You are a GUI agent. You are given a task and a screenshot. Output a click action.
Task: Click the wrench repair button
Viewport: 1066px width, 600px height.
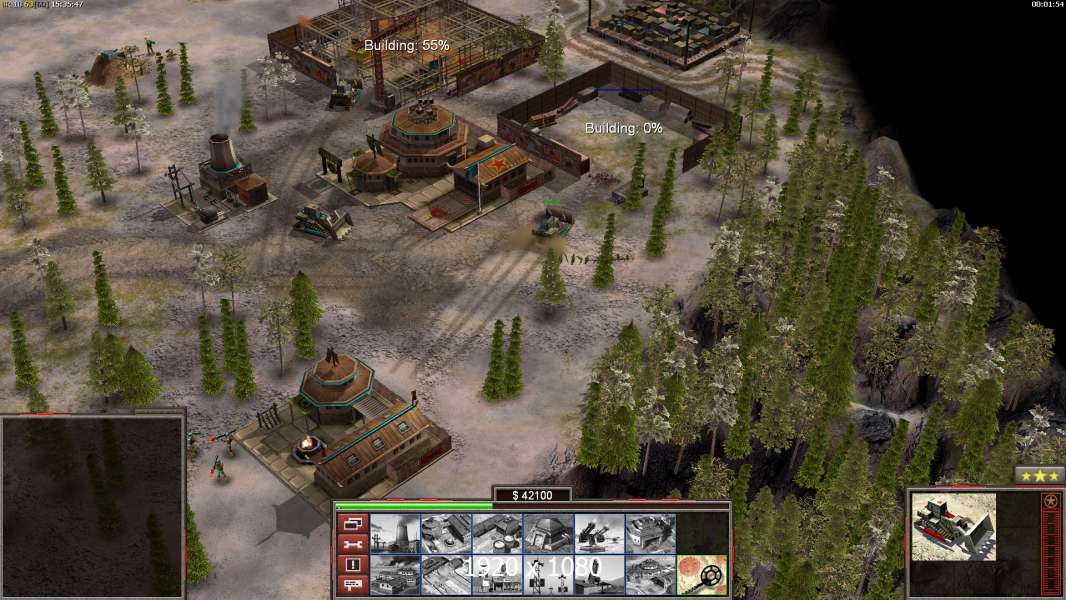tap(352, 544)
